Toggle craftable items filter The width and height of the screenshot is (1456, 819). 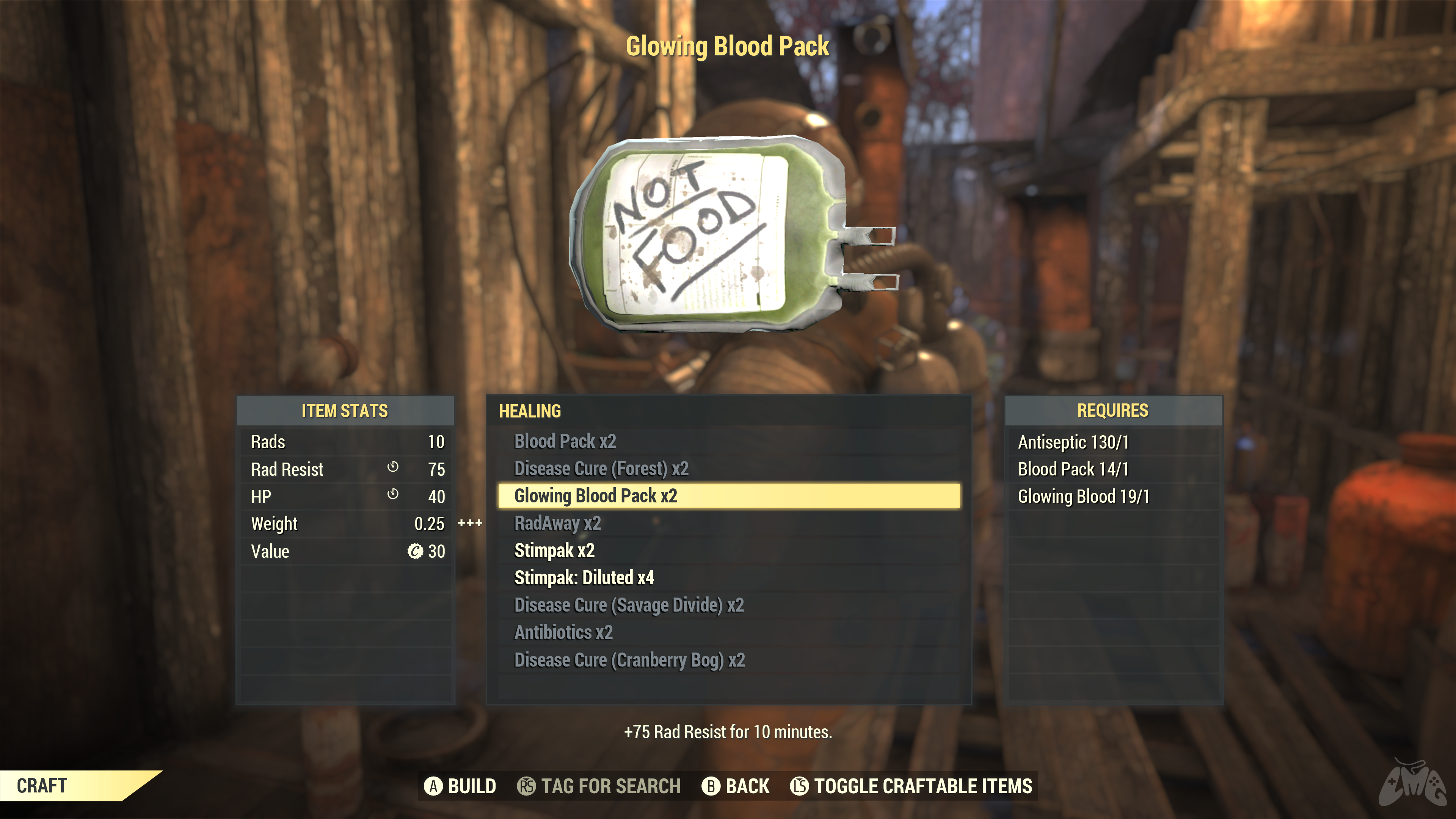911,786
